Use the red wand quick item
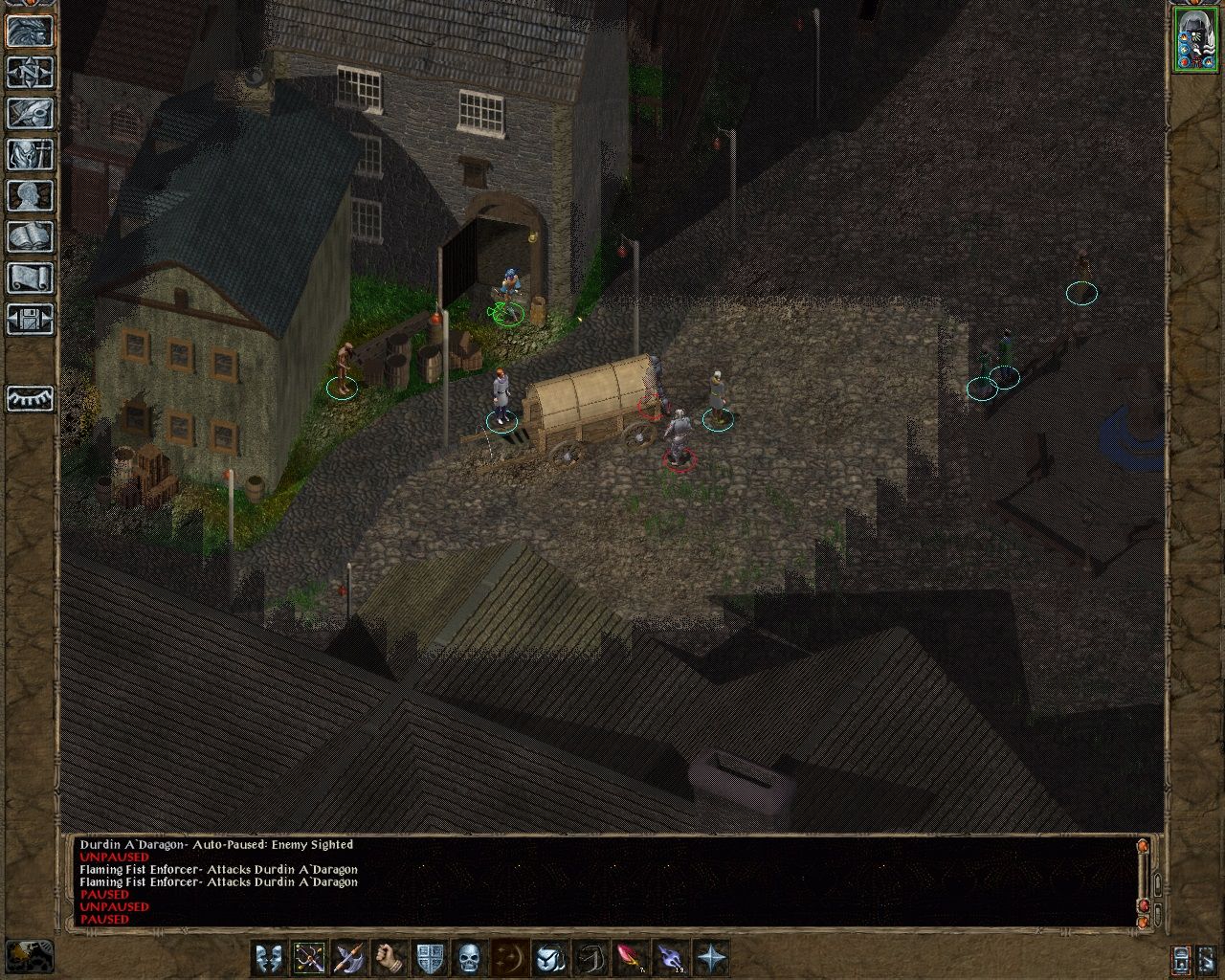This screenshot has height=980, width=1225. pos(627,957)
